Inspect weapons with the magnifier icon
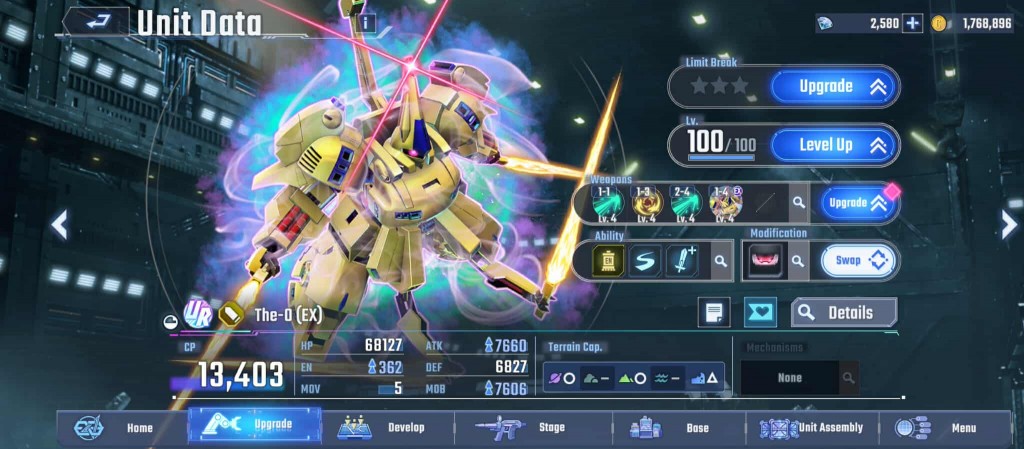Viewport: 1024px width, 449px height. click(798, 203)
